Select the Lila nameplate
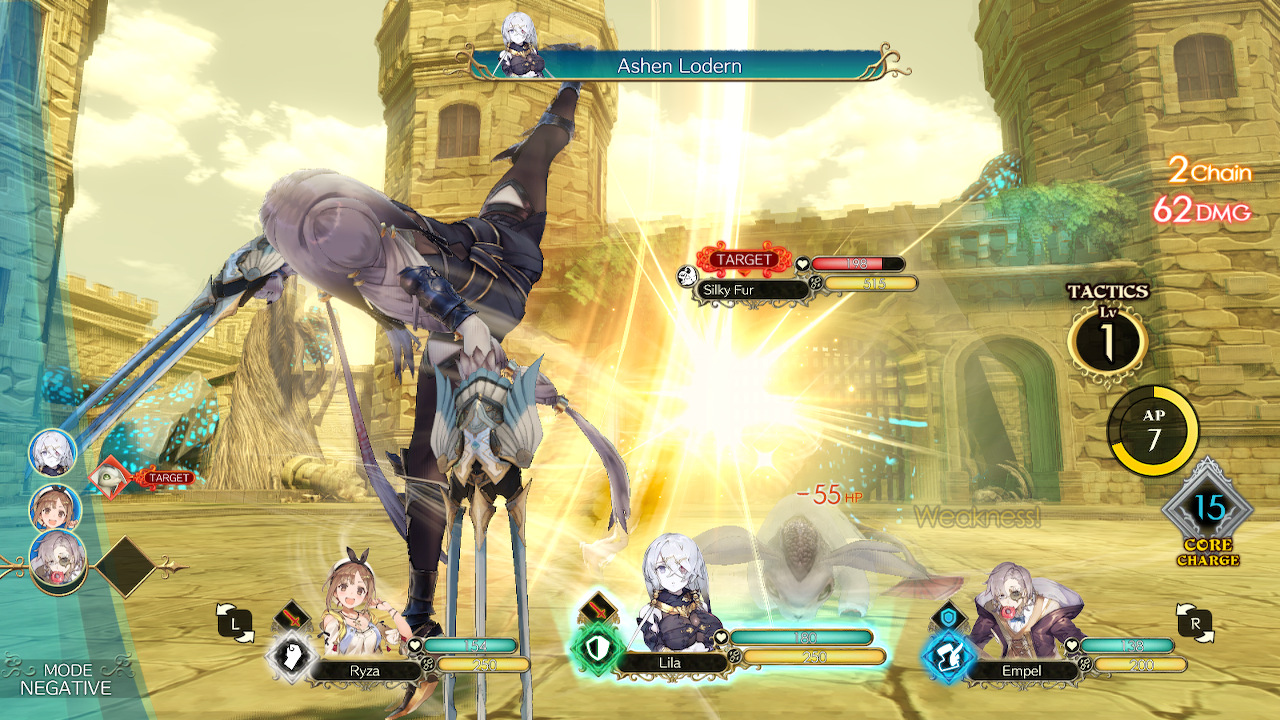The height and width of the screenshot is (720, 1280). pyautogui.click(x=671, y=661)
